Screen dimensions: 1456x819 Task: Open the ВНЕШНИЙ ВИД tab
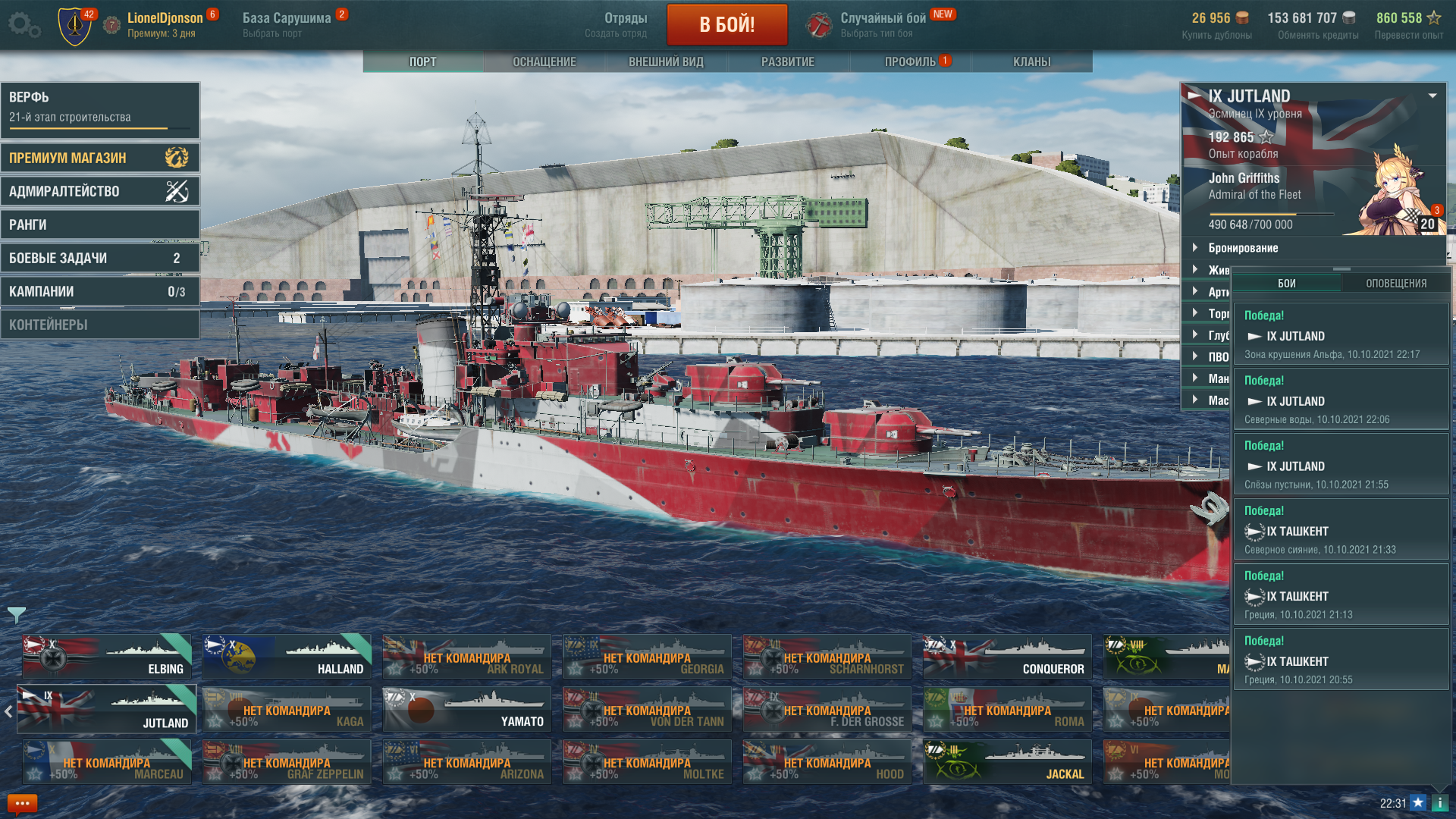pyautogui.click(x=666, y=61)
